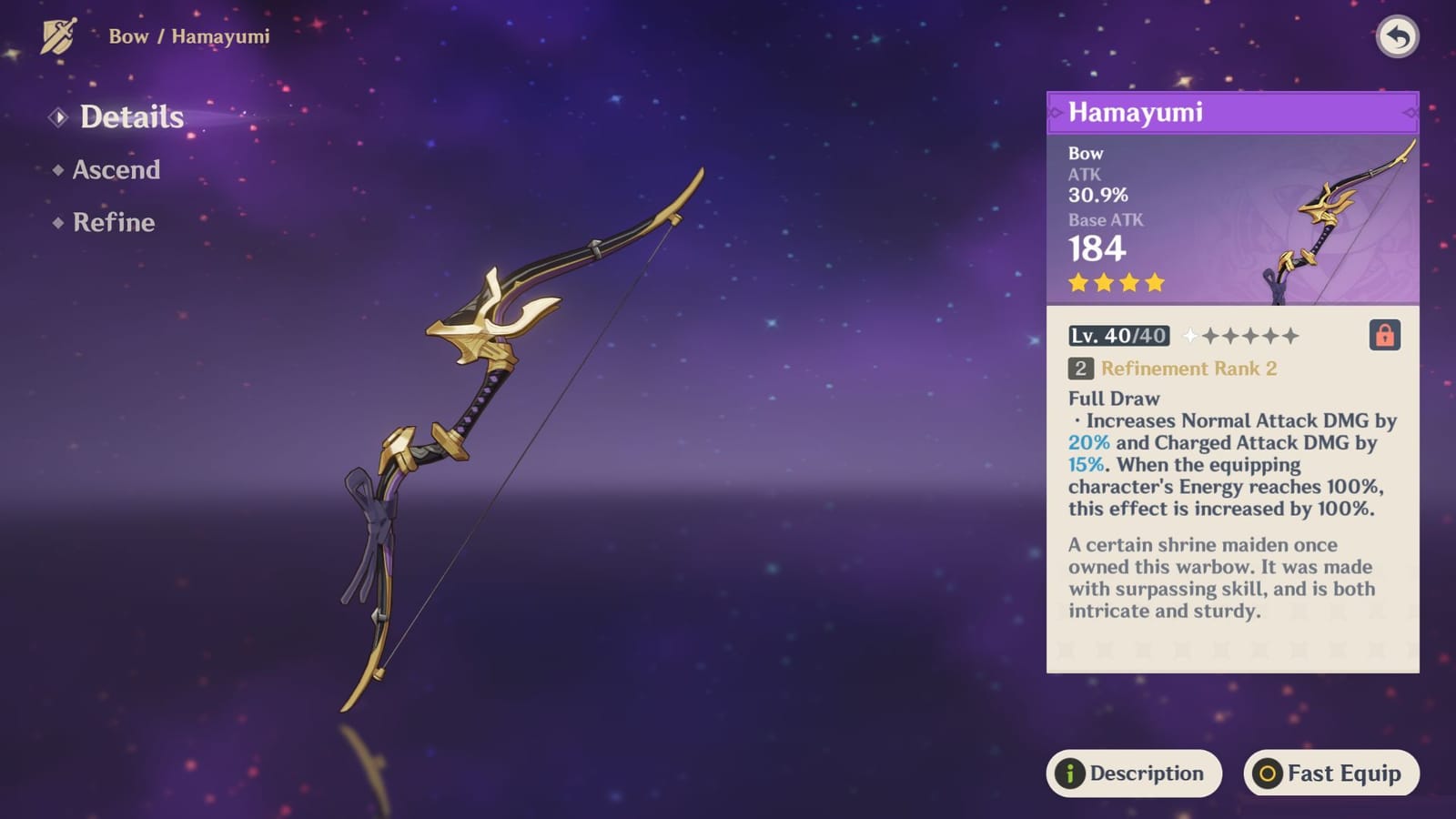This screenshot has height=819, width=1456.
Task: Toggle the red weapon lock icon
Action: 1384,336
